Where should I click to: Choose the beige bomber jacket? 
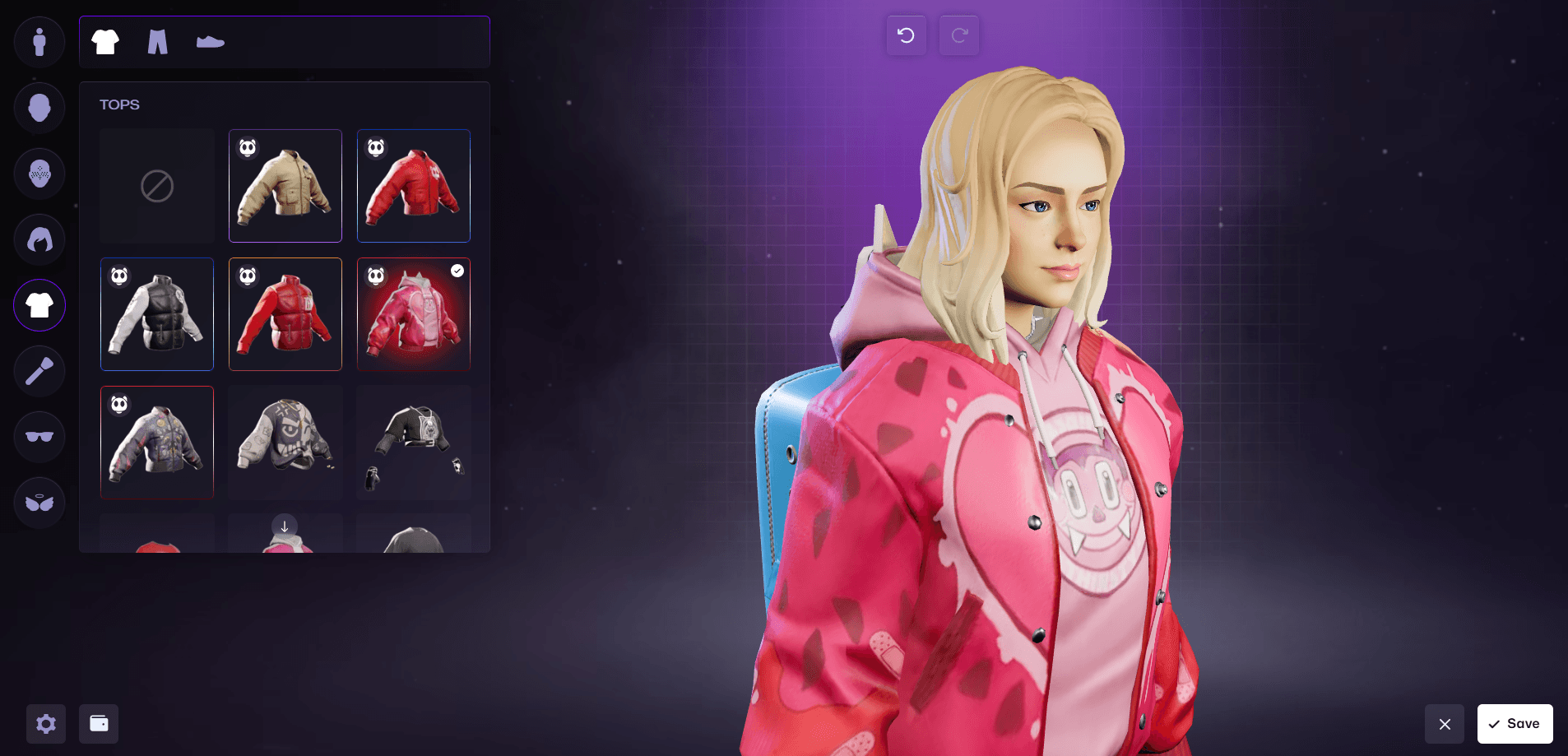pyautogui.click(x=285, y=186)
